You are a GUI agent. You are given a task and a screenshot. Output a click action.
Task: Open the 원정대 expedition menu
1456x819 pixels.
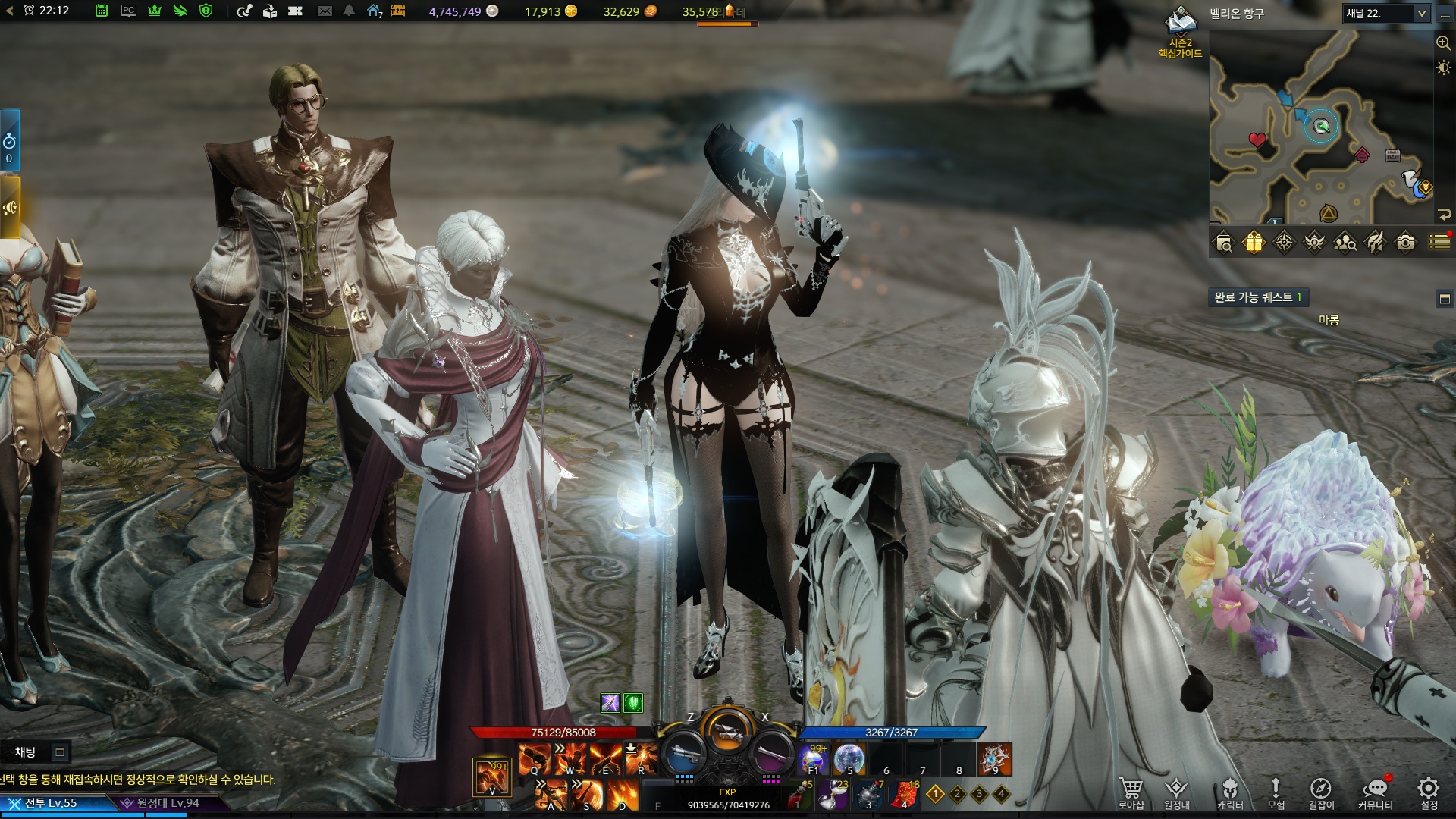pyautogui.click(x=1176, y=792)
